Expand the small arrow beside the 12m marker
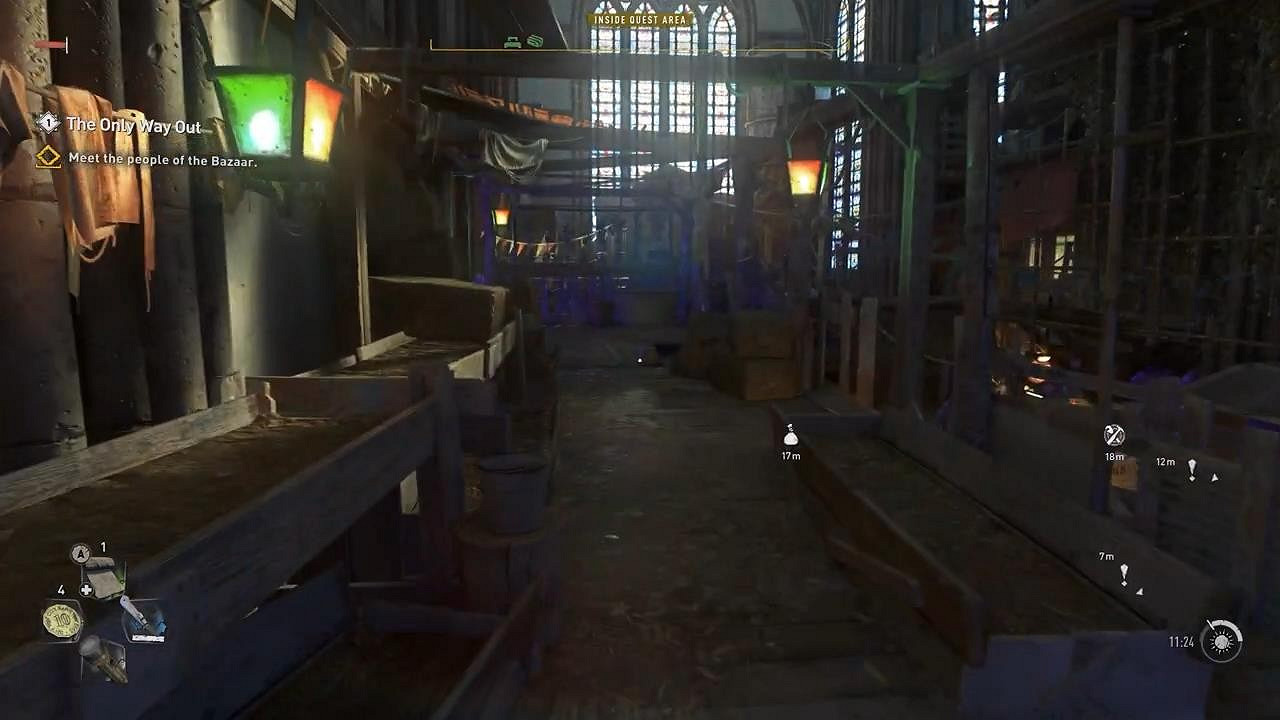1280x720 pixels. (1215, 478)
